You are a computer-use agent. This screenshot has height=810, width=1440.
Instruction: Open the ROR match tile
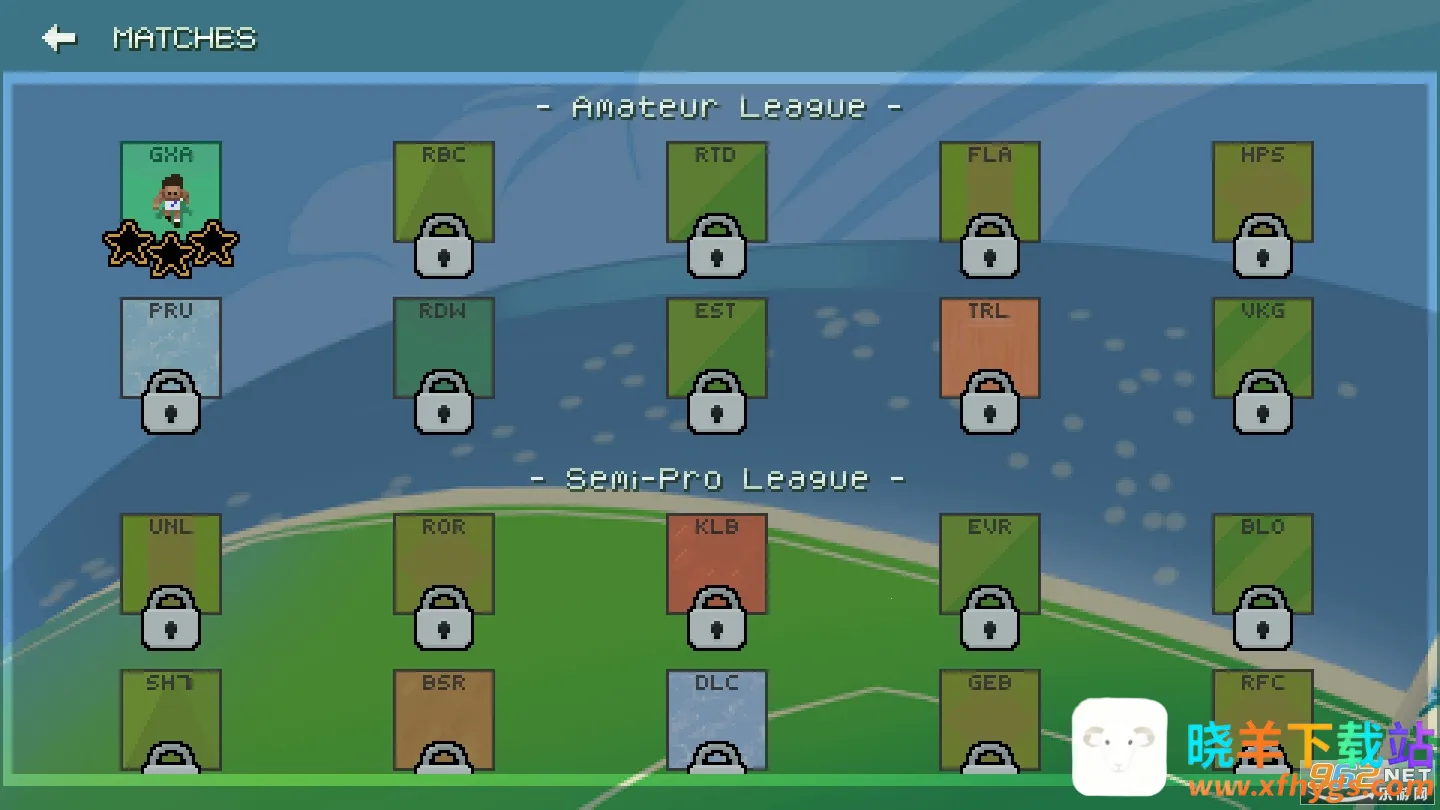443,564
